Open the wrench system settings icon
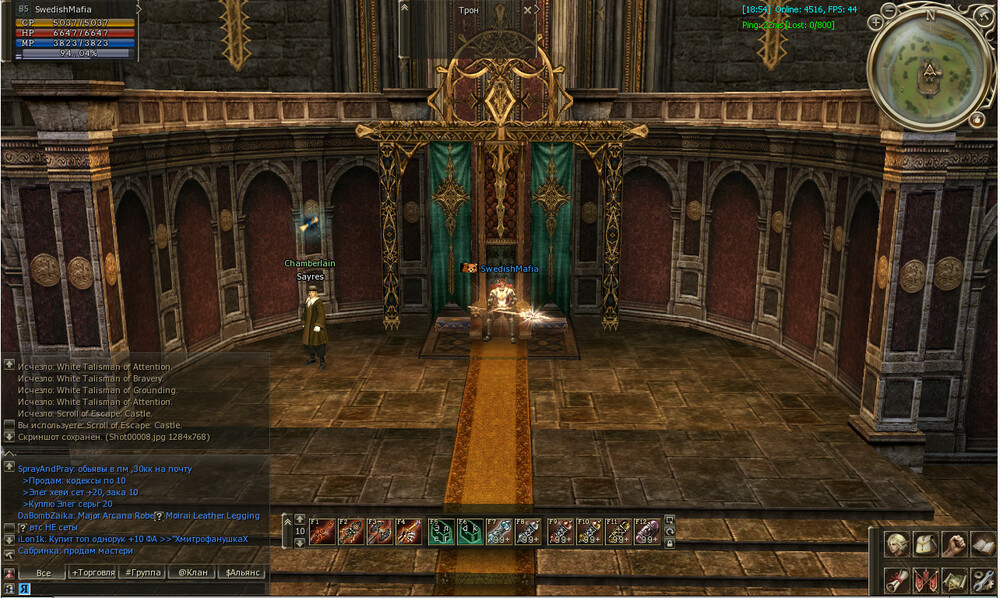Viewport: 1000px width, 598px height. [x=984, y=579]
